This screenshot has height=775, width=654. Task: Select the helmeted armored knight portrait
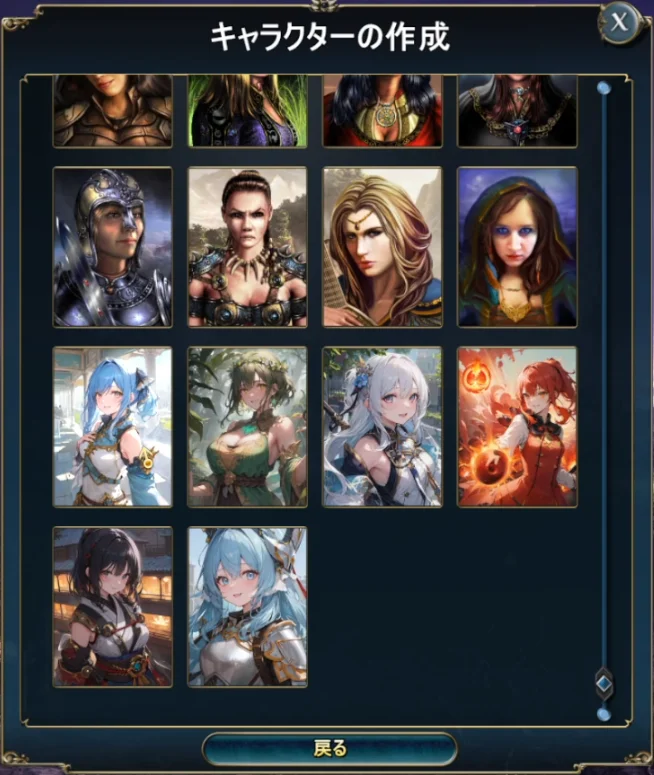pyautogui.click(x=112, y=247)
